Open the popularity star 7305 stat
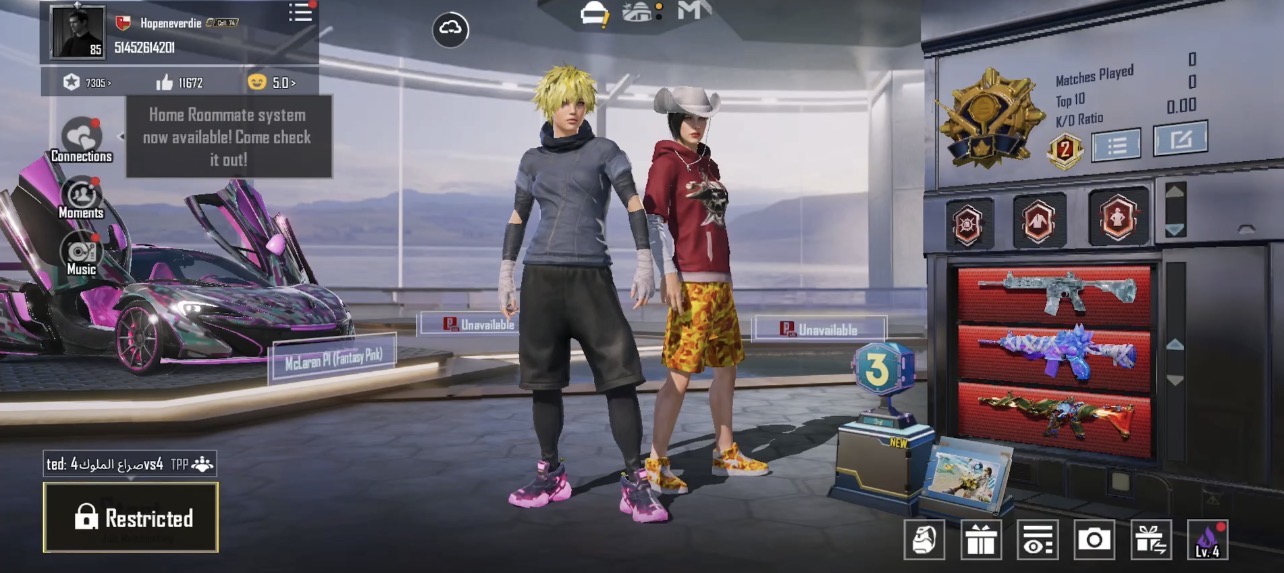The height and width of the screenshot is (573, 1284). (x=86, y=83)
